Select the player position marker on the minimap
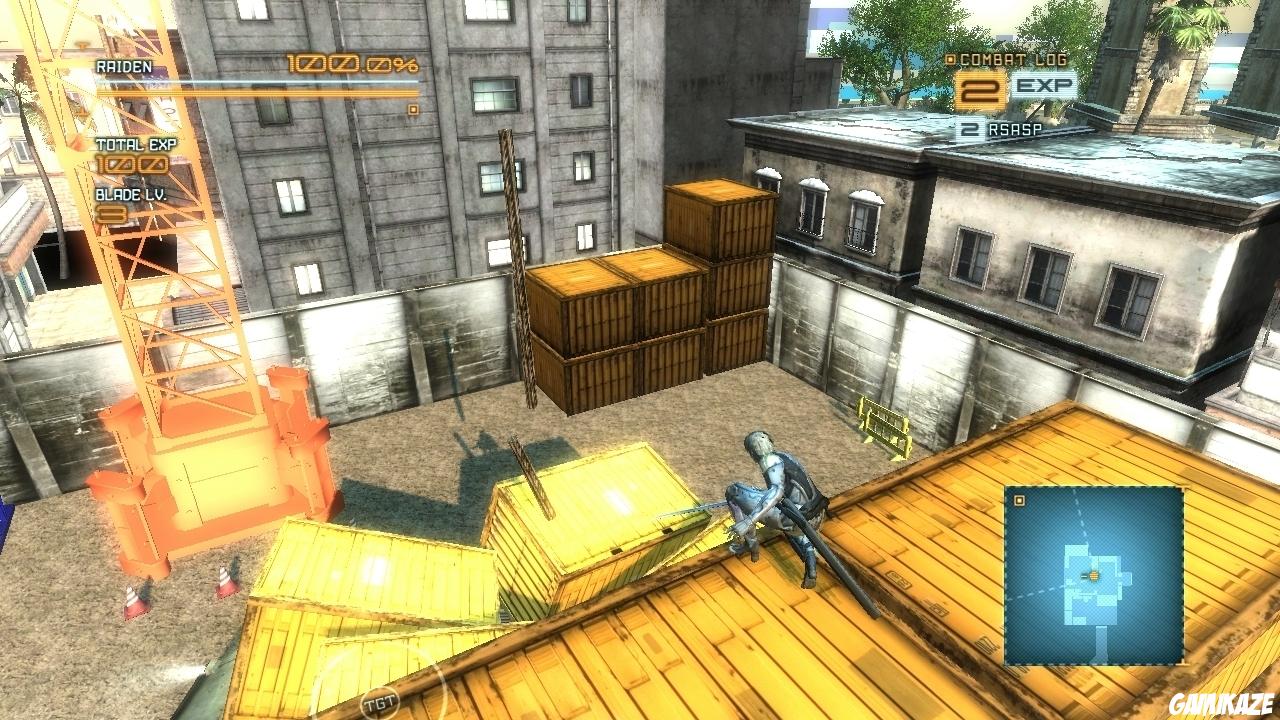Screen dimensions: 1280x720 point(1095,577)
